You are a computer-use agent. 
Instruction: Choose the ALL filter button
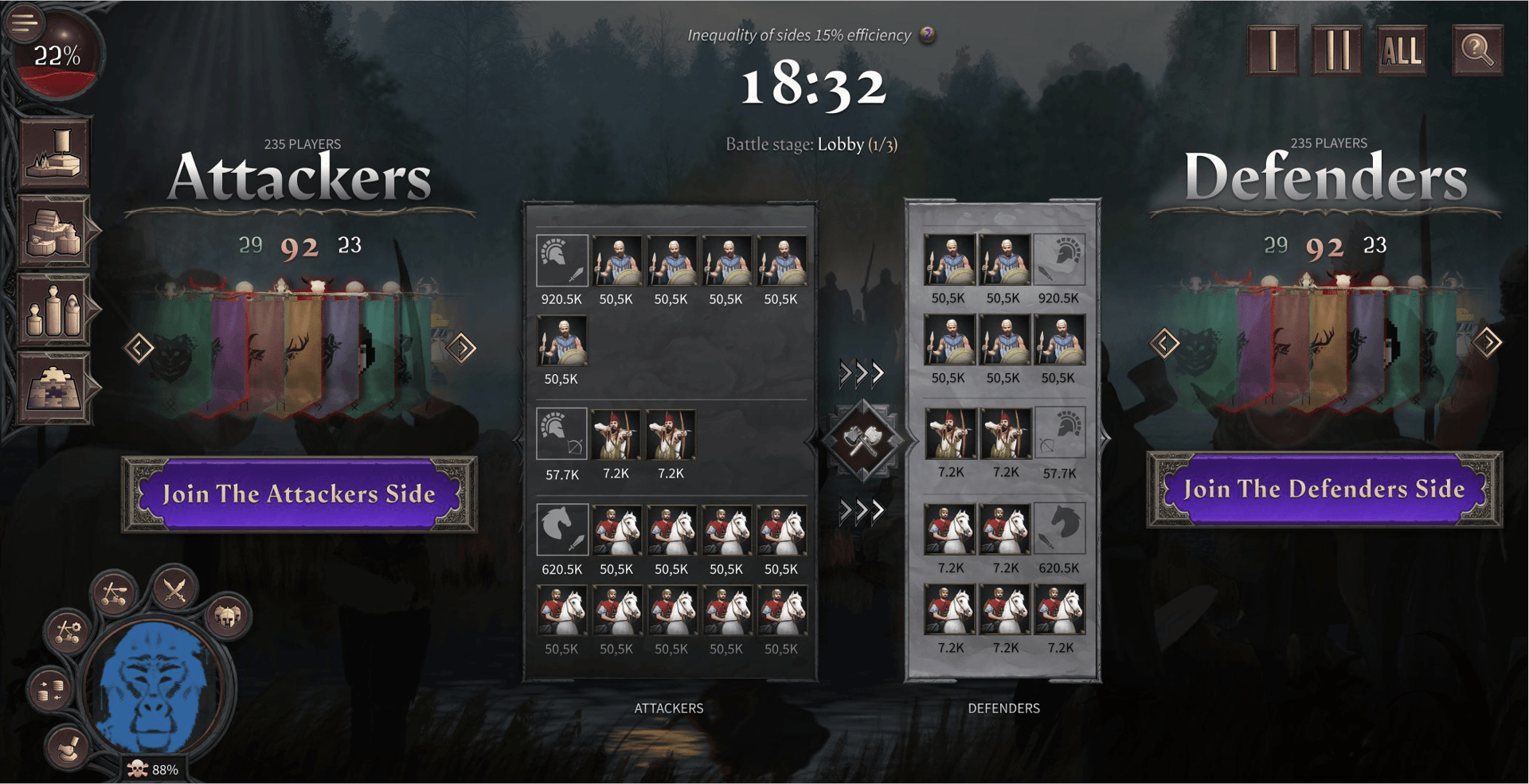point(1401,50)
